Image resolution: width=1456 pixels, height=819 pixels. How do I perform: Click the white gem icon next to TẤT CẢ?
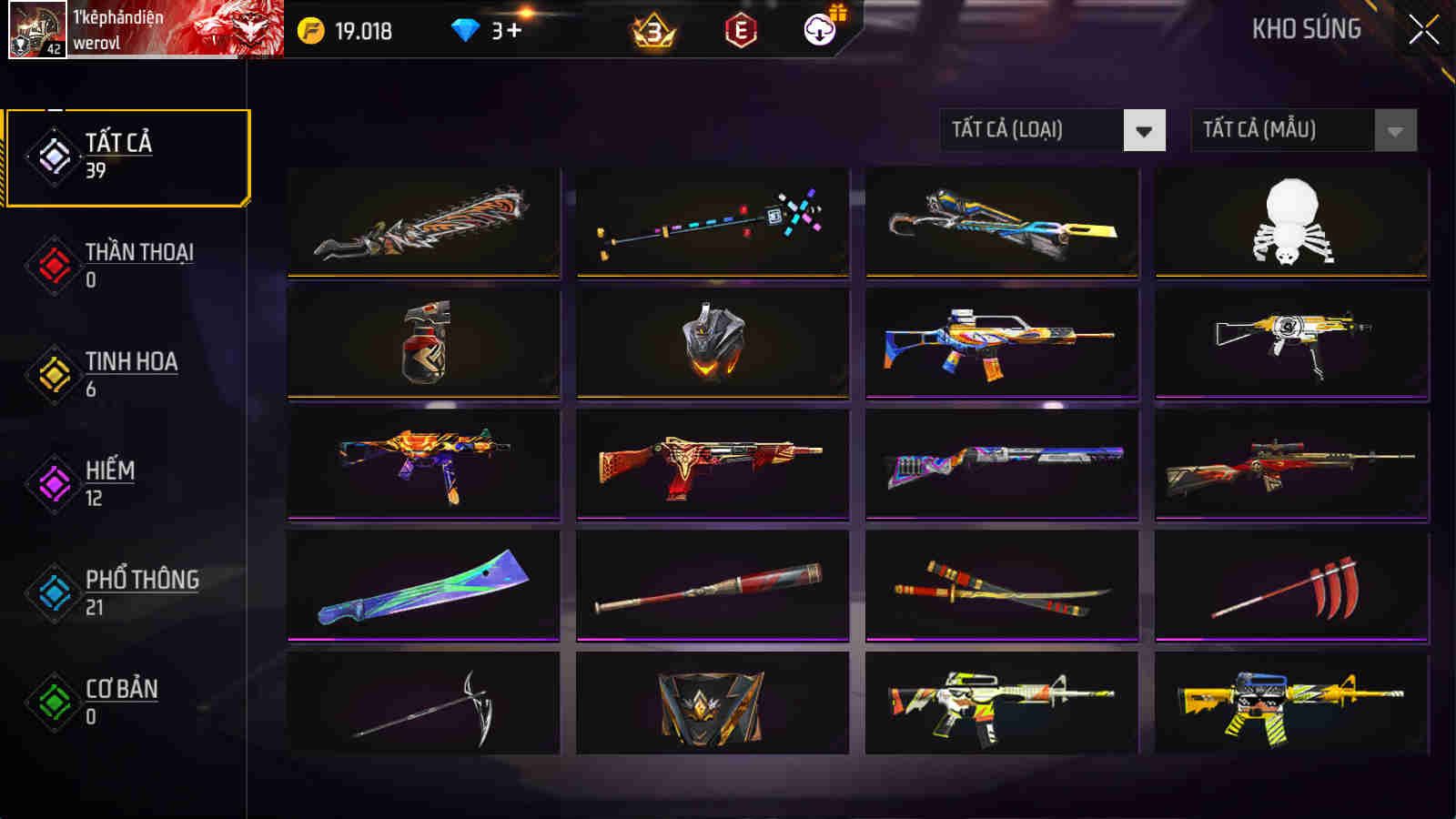[x=52, y=153]
